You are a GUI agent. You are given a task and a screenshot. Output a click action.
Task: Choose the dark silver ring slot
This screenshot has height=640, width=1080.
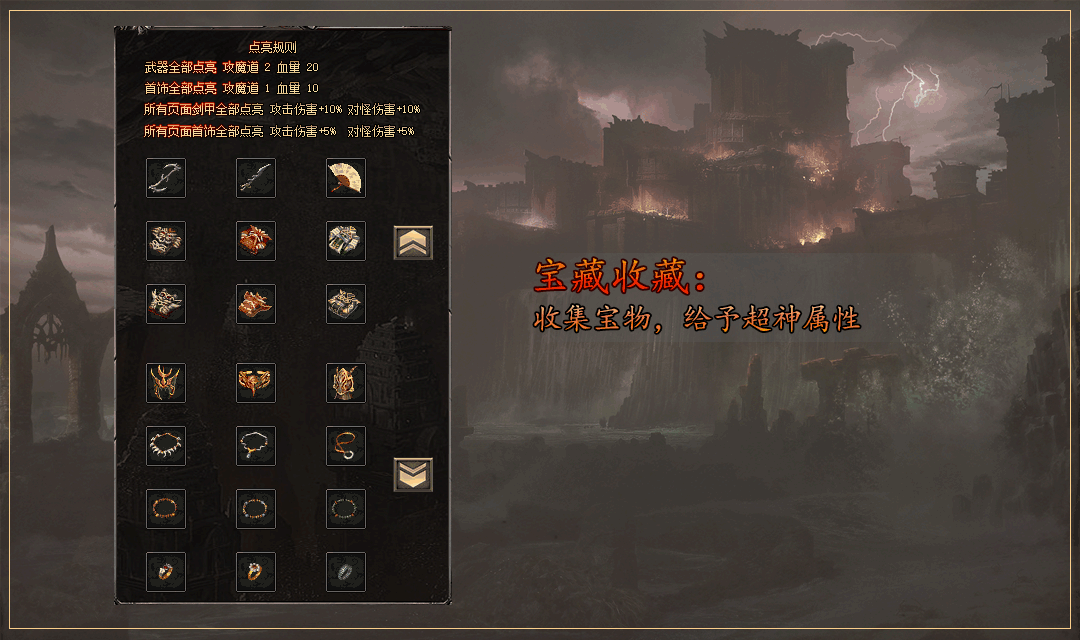coord(346,572)
